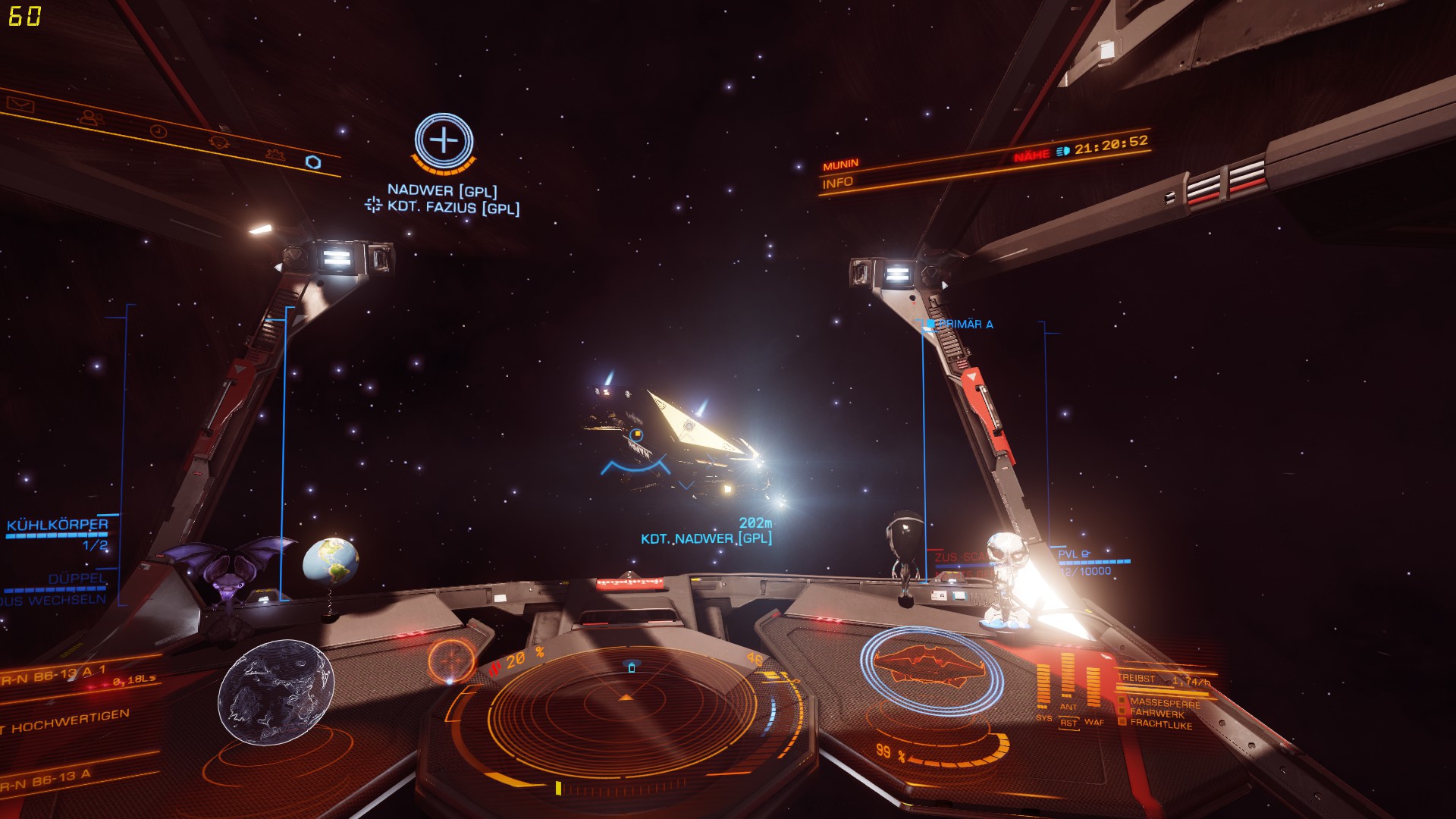Select the KDT. NADWER [GPL] target label
Image resolution: width=1456 pixels, height=819 pixels.
(x=706, y=538)
